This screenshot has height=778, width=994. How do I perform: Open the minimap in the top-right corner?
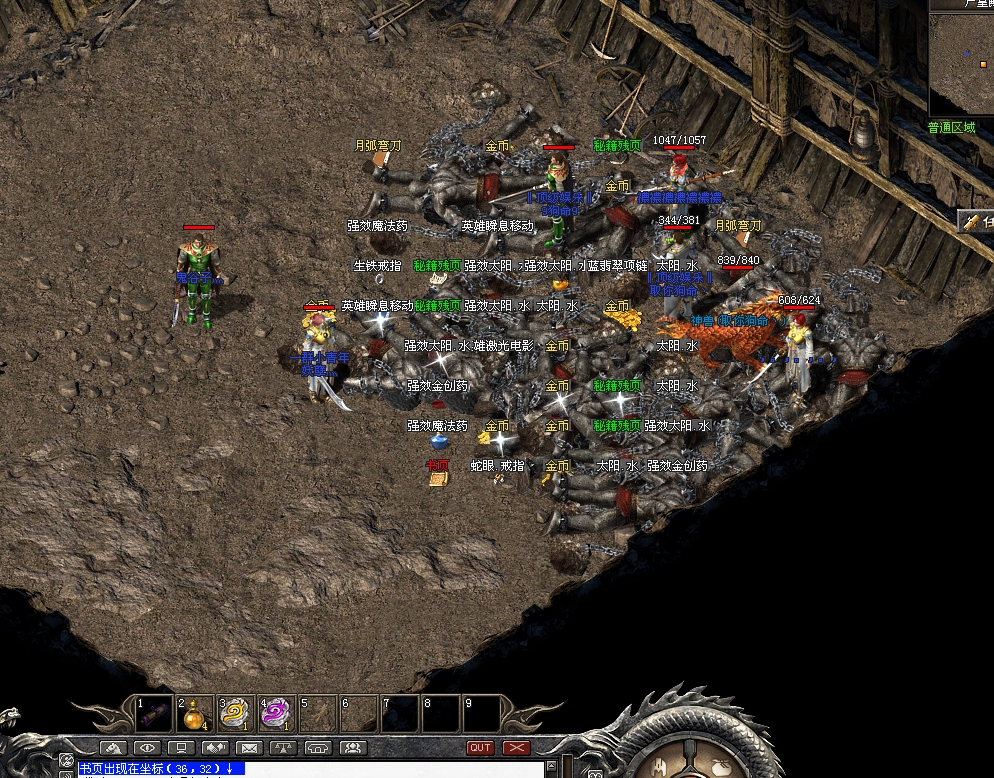click(961, 62)
